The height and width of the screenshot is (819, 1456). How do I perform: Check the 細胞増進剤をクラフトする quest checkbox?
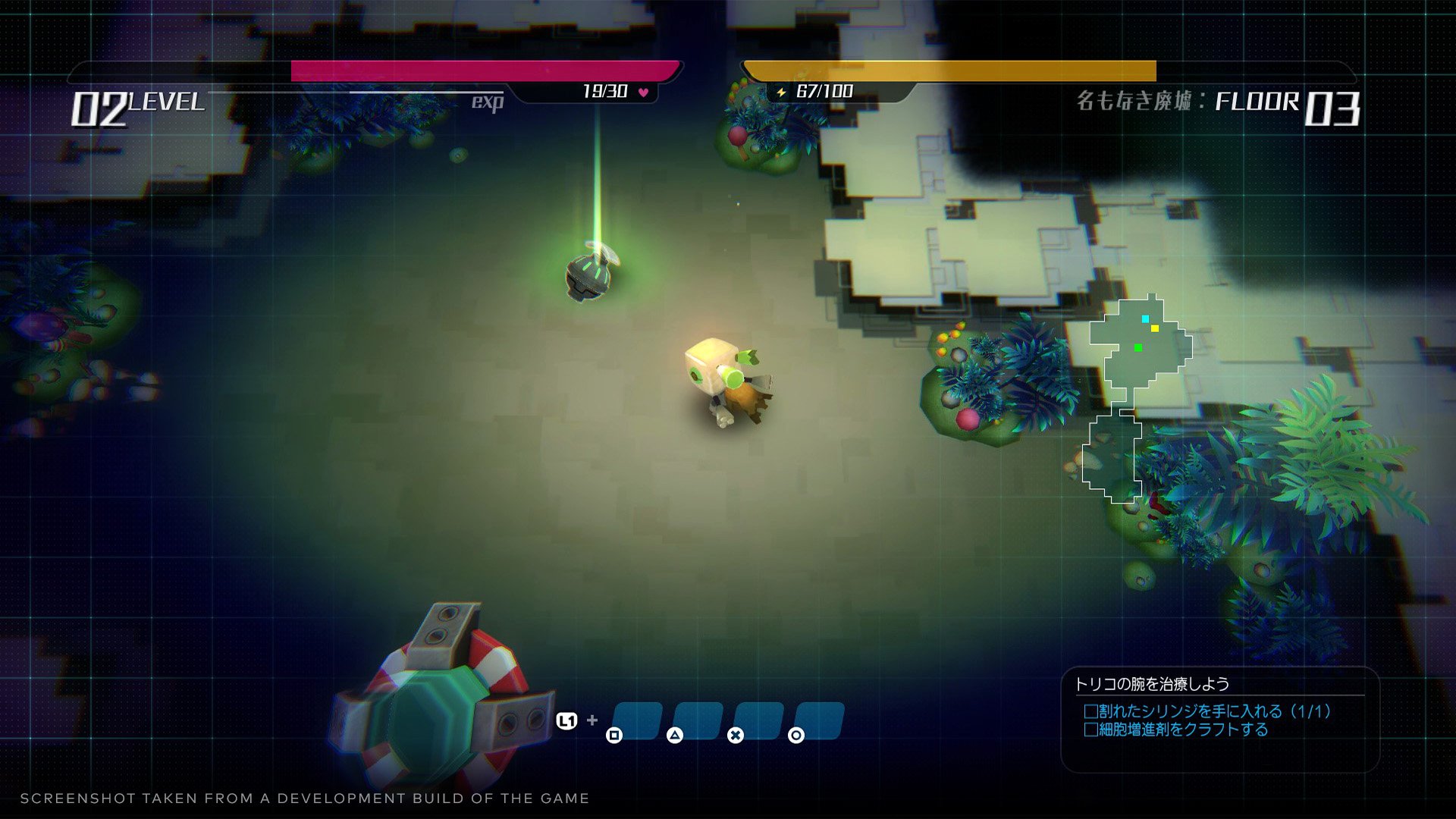coord(1090,728)
